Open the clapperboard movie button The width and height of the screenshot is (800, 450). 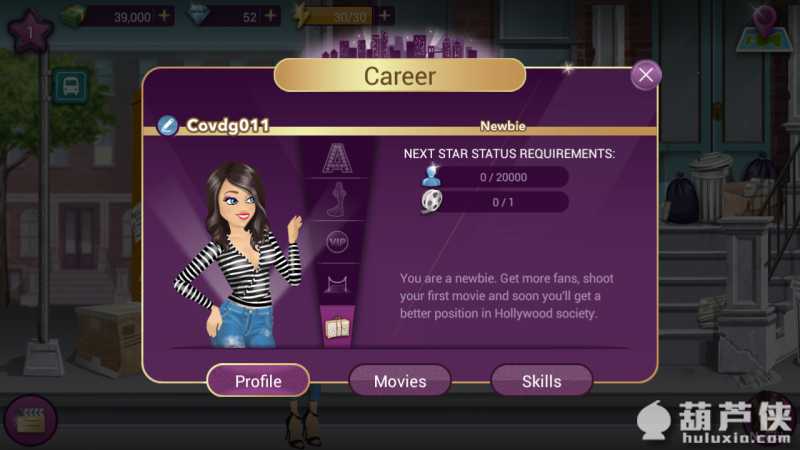pyautogui.click(x=29, y=420)
